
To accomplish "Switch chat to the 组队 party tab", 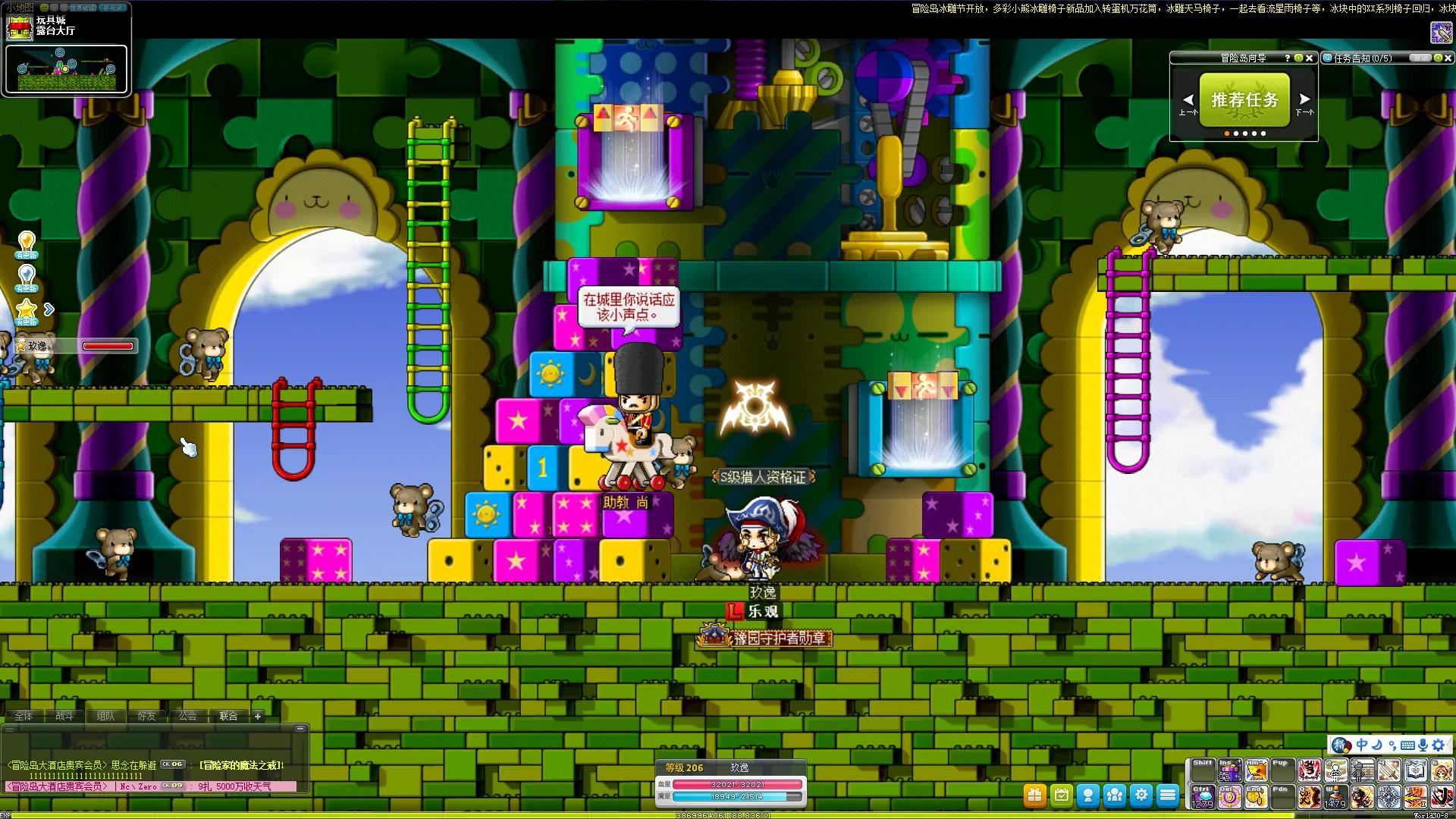I will (x=105, y=716).
